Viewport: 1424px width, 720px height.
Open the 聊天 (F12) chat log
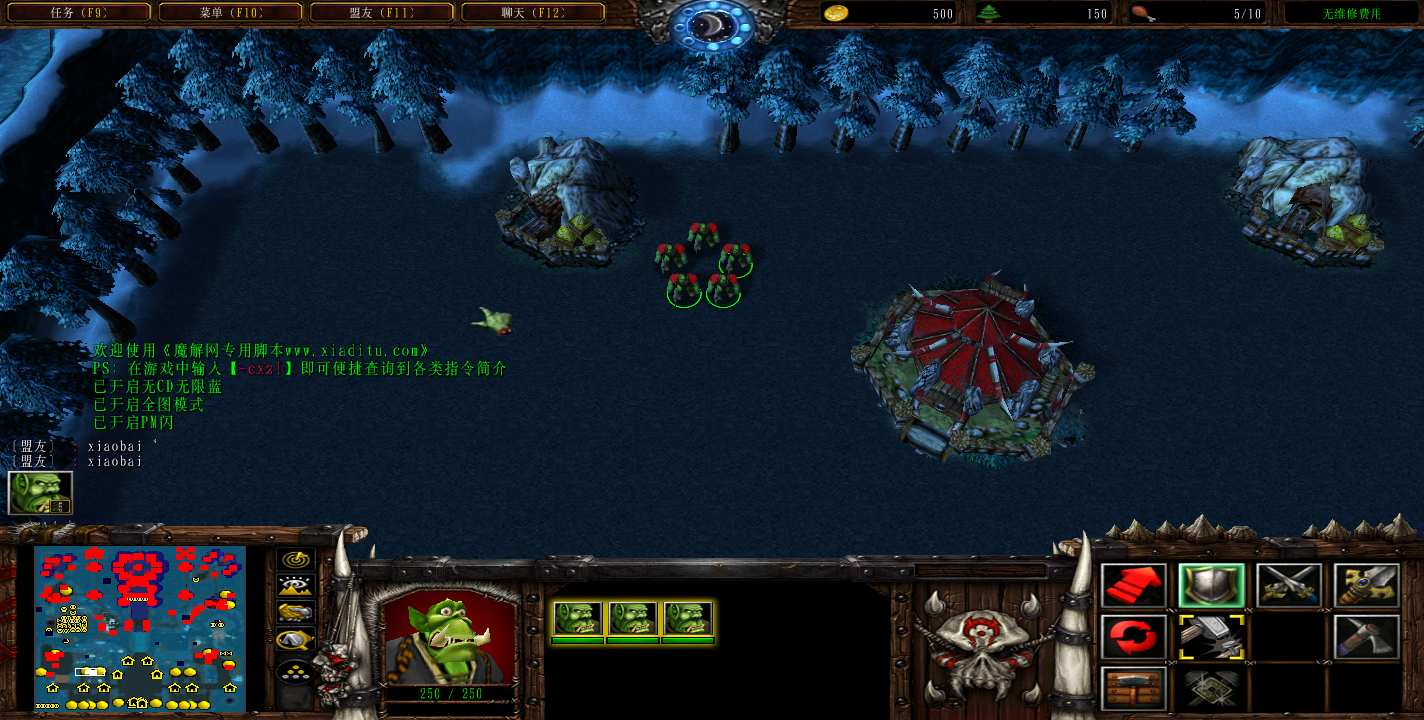[533, 13]
